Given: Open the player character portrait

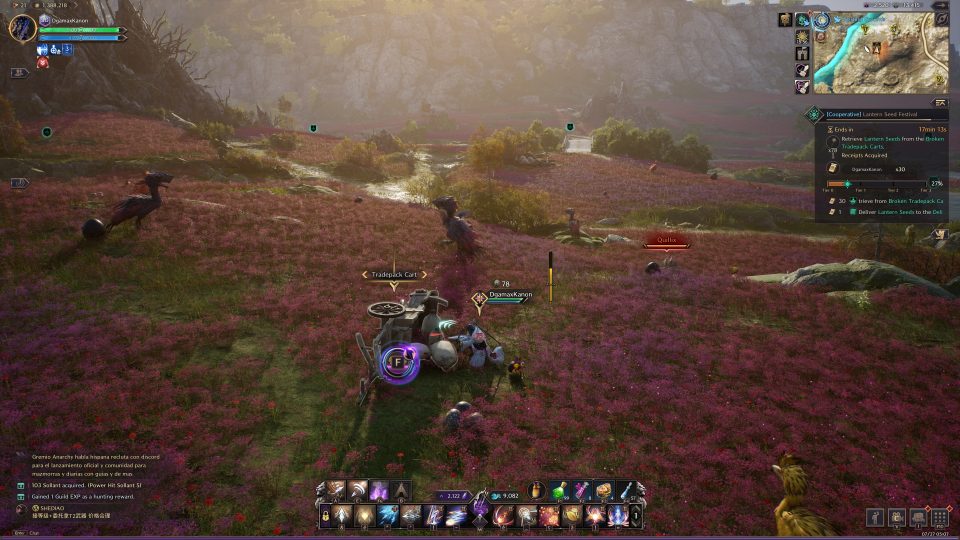Looking at the screenshot, I should pyautogui.click(x=23, y=27).
